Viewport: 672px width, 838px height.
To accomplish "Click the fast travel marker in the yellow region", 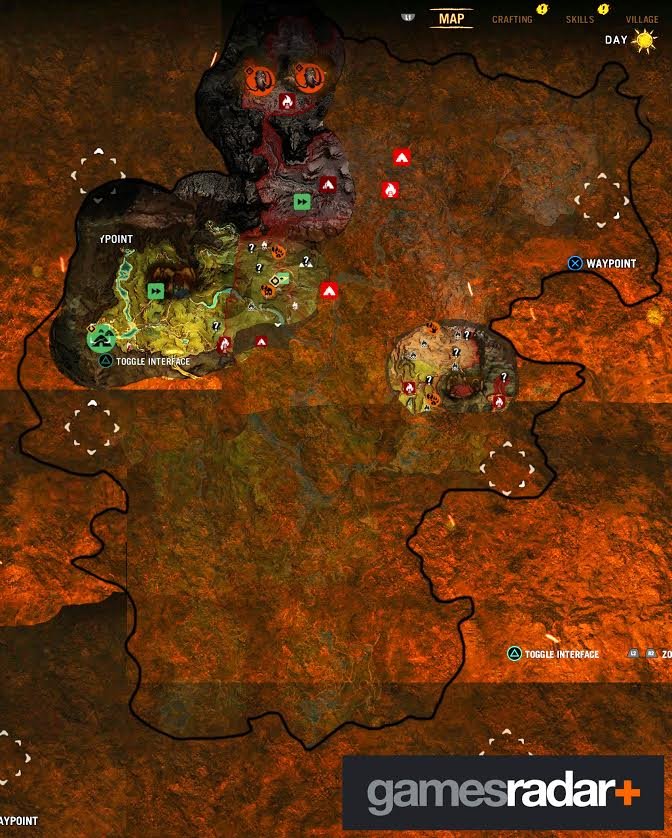I will pyautogui.click(x=155, y=291).
